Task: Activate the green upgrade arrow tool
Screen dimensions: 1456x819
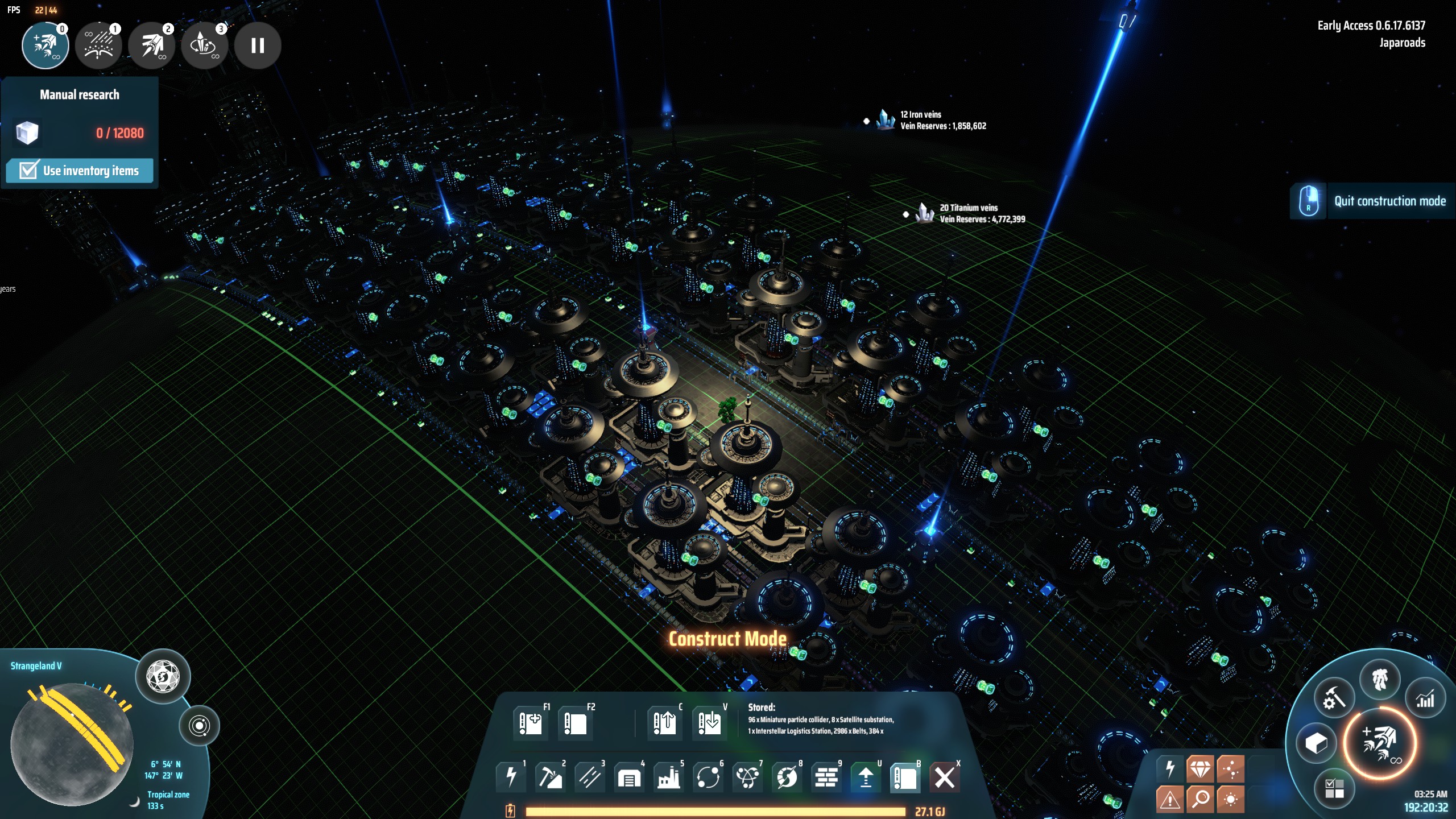Action: tap(865, 777)
